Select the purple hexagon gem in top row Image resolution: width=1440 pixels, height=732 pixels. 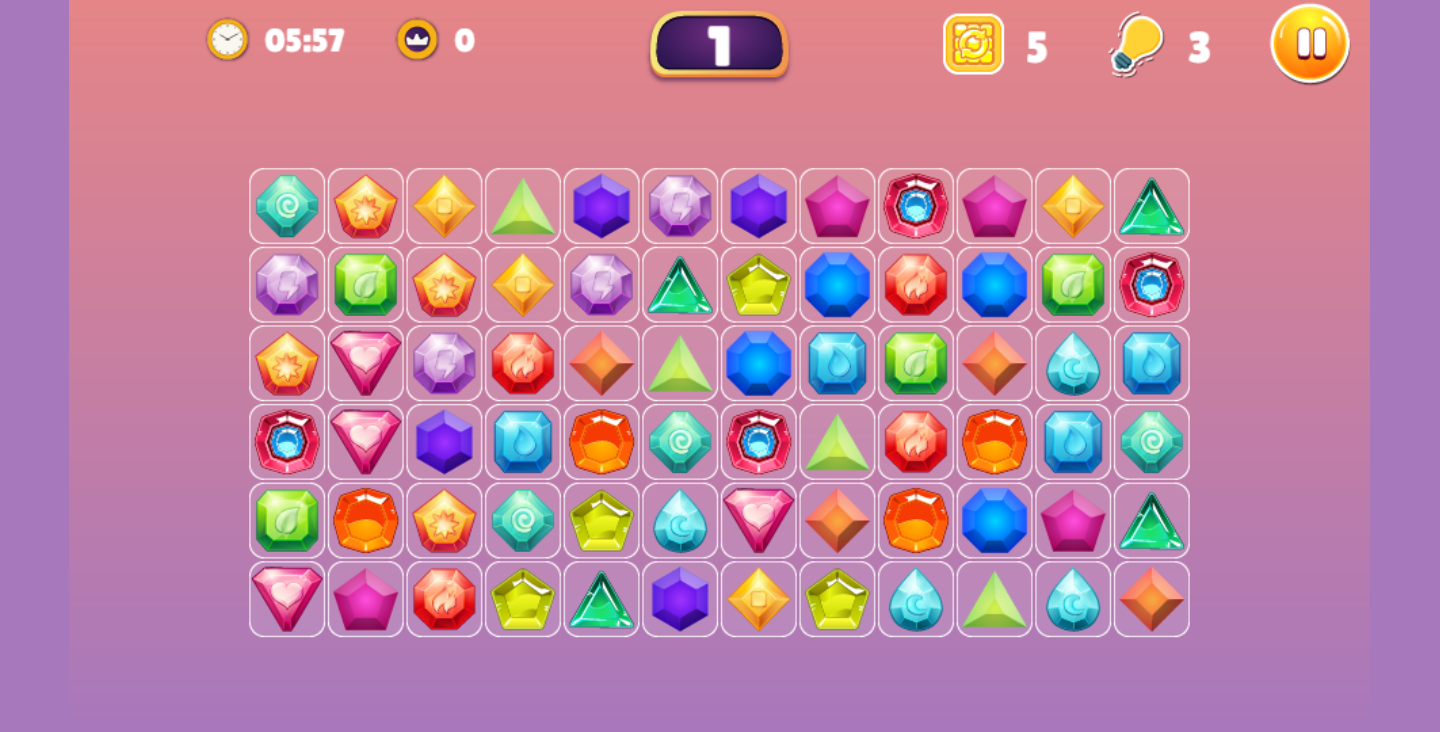(601, 207)
